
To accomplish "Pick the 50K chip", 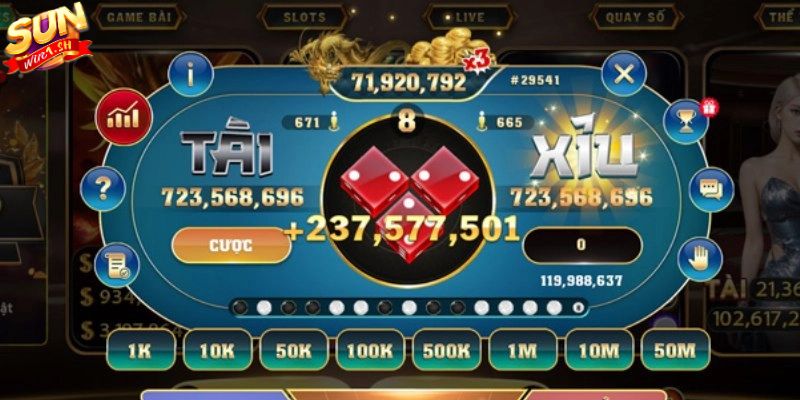I will pos(293,349).
